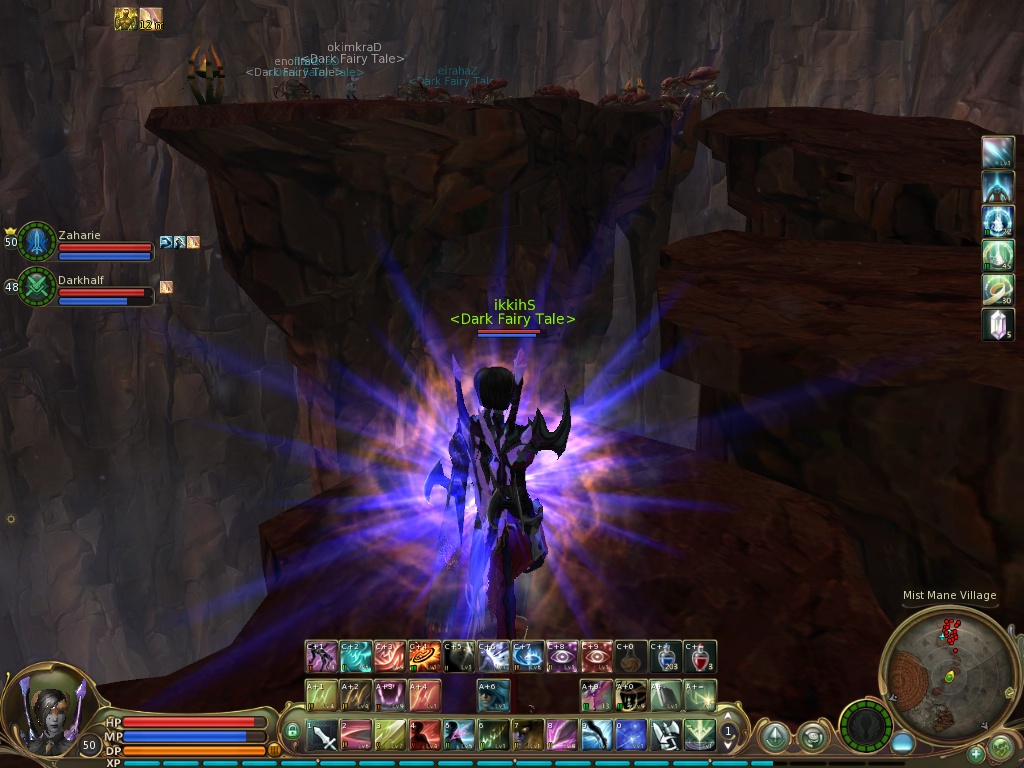The image size is (1024, 768).
Task: Toggle the hotbar lock icon
Action: point(293,732)
